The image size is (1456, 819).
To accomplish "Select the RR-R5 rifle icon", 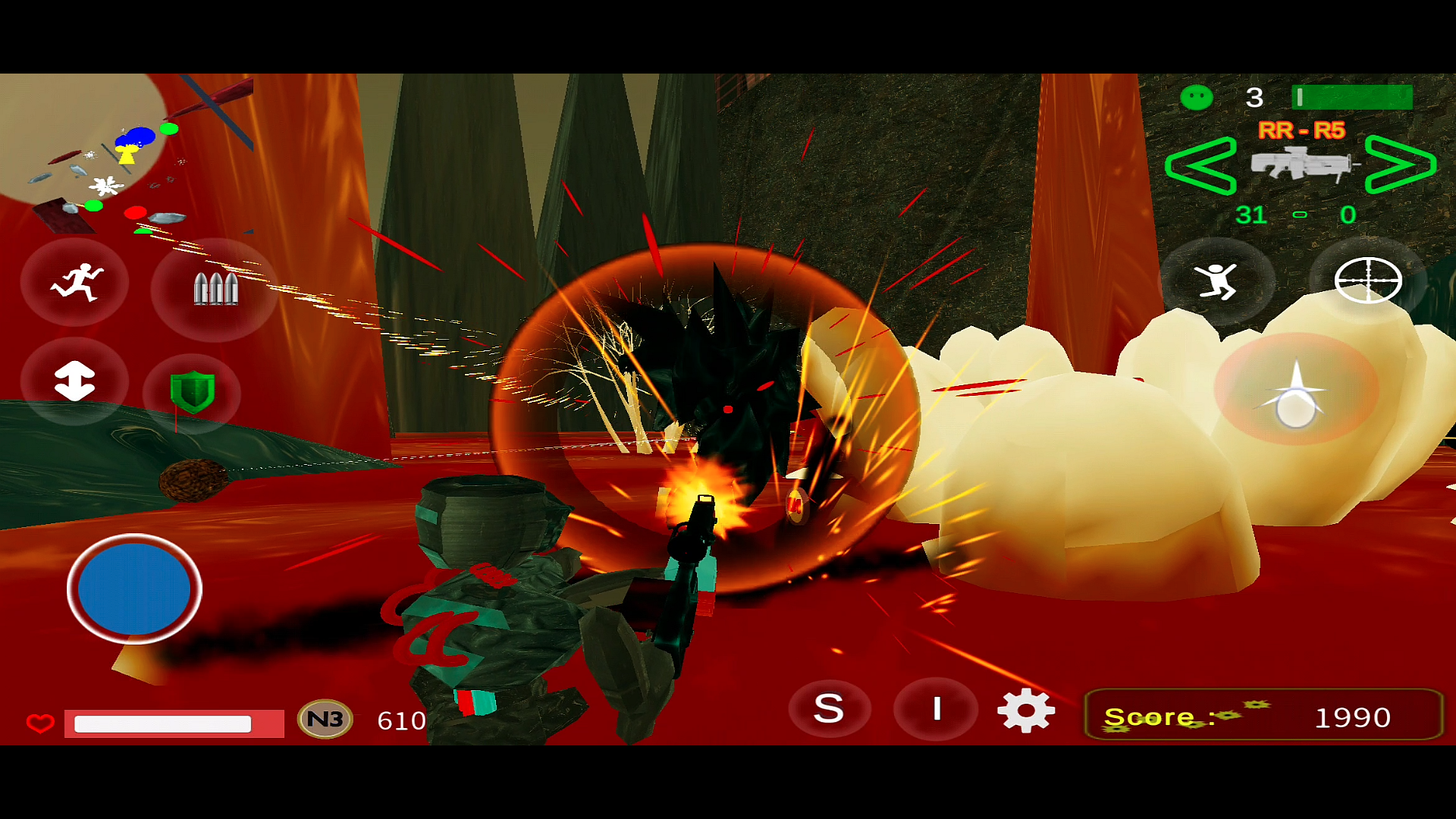I will point(1301,164).
